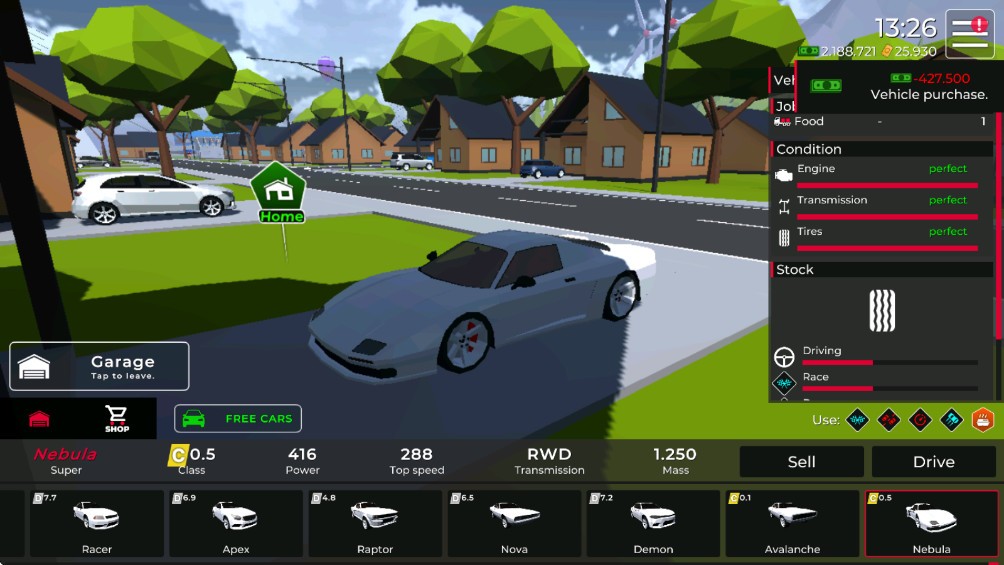Screen dimensions: 1004x565
Task: Choose the Demon car thumbnail
Action: (x=653, y=523)
